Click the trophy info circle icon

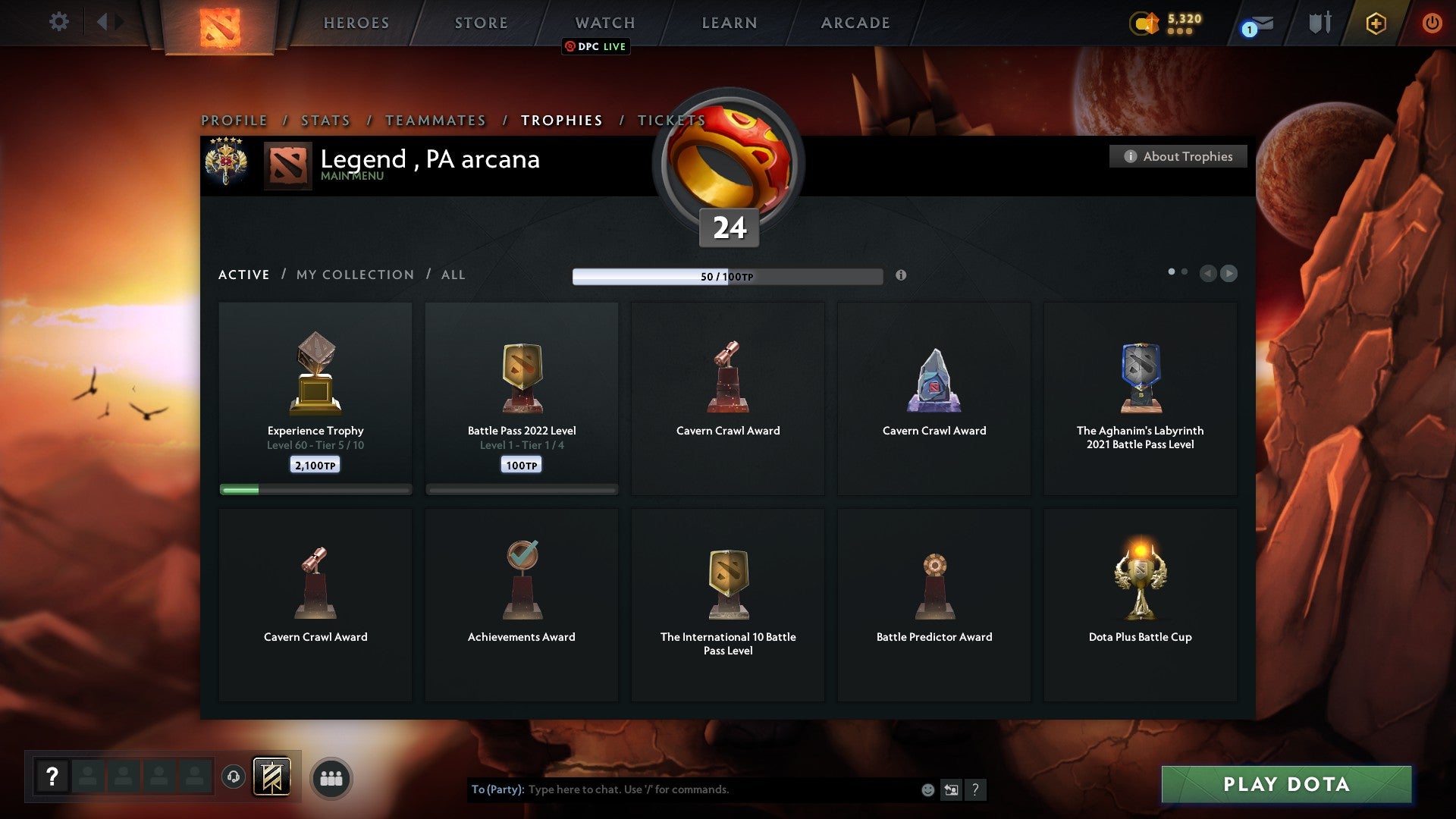[x=902, y=276]
